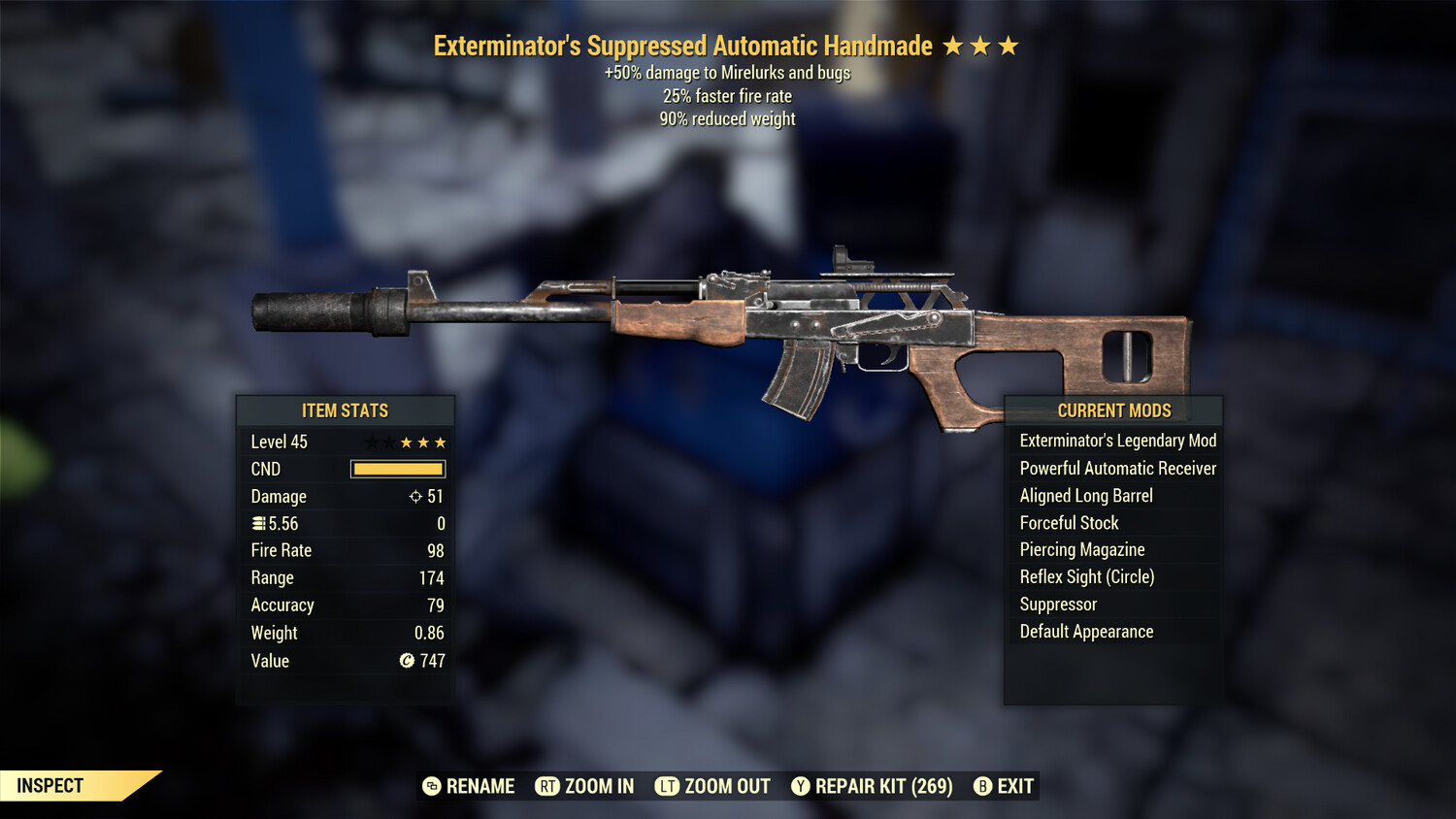Select the Exterminator's Legendary Mod entry
1456x819 pixels.
1117,441
